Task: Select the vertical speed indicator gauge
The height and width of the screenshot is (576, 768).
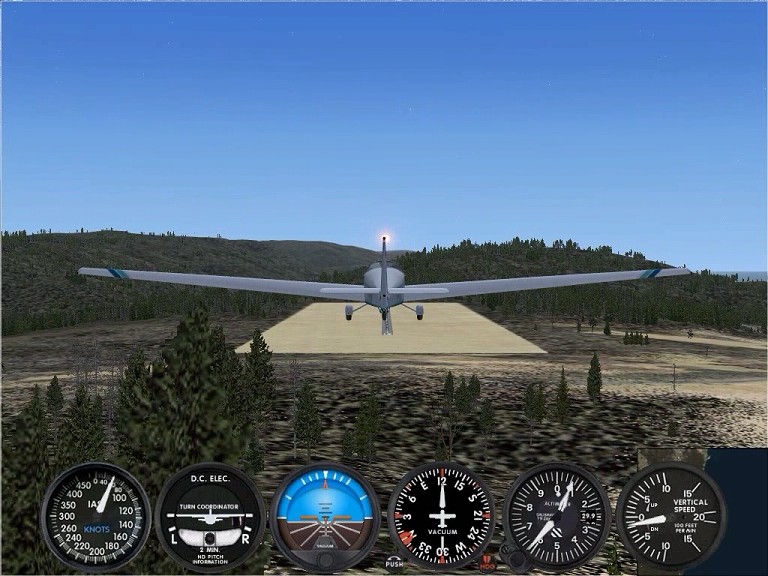Action: tap(669, 516)
